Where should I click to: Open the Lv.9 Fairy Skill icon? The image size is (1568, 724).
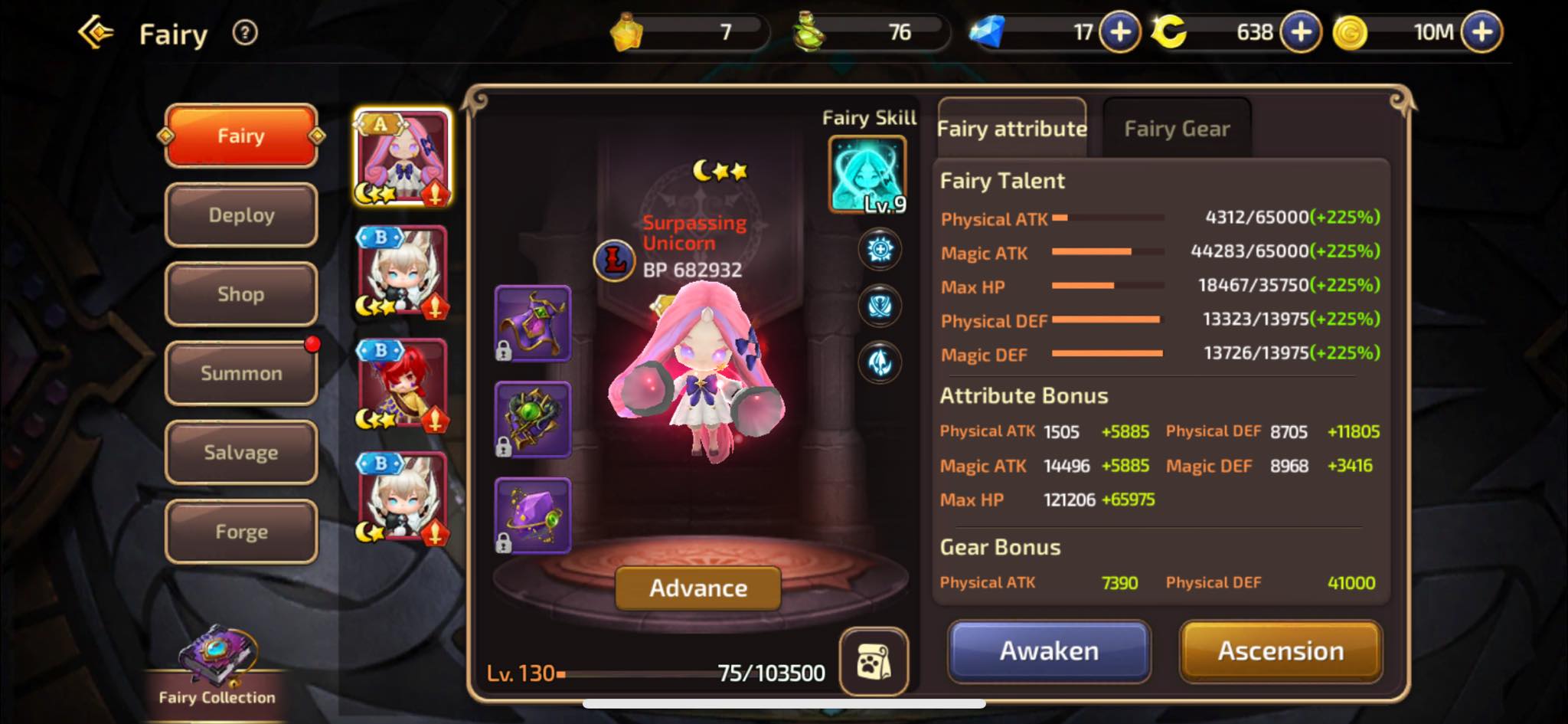coord(867,175)
